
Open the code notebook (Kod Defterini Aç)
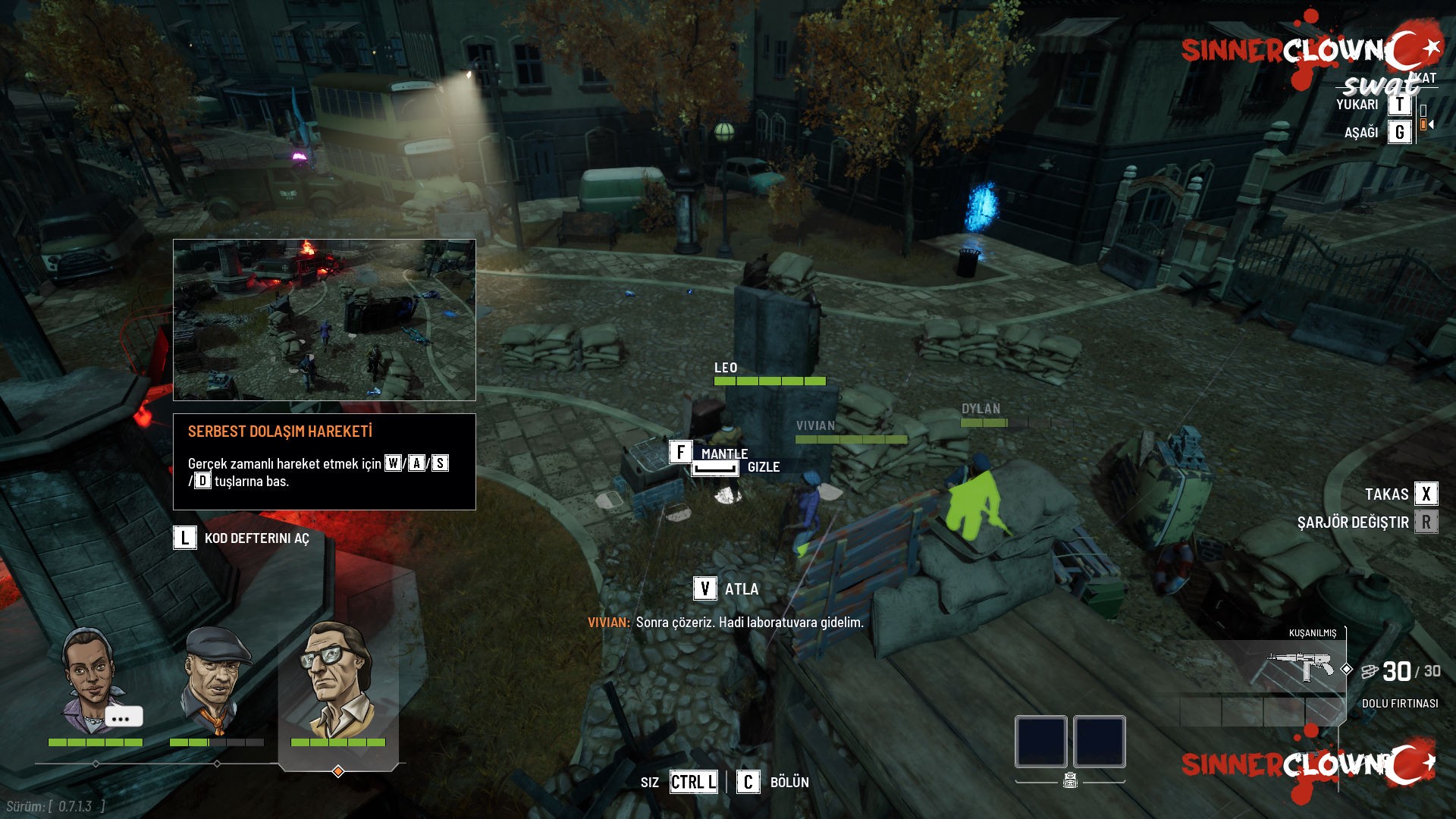[x=185, y=538]
